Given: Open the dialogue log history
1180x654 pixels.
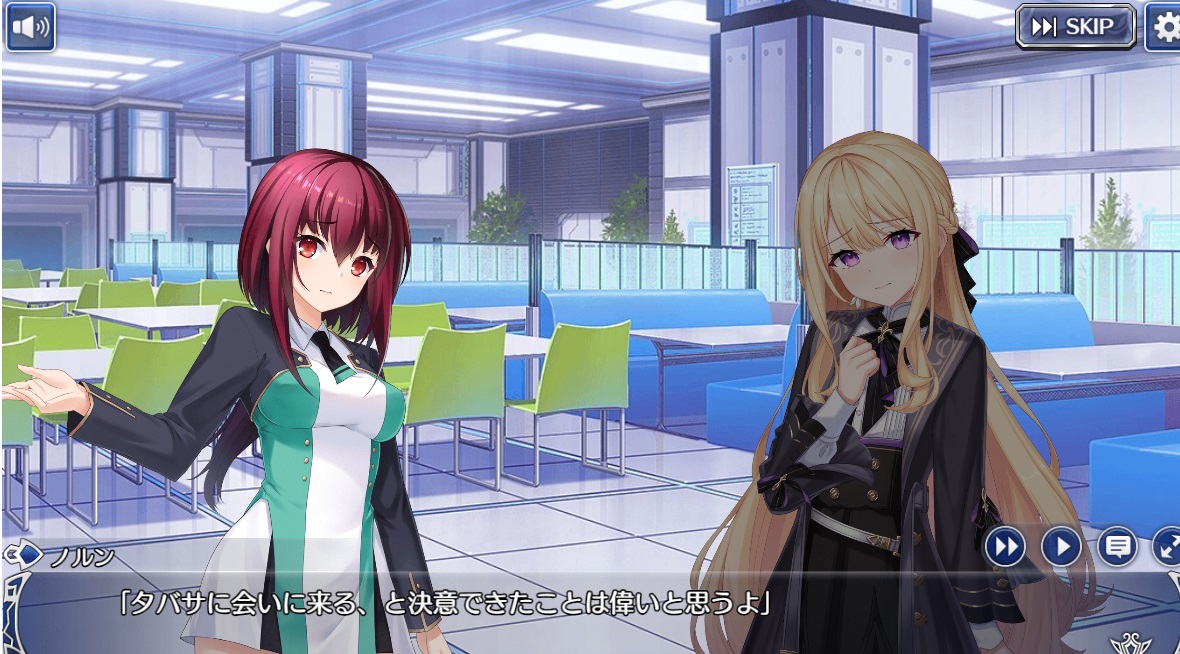Looking at the screenshot, I should point(1117,547).
